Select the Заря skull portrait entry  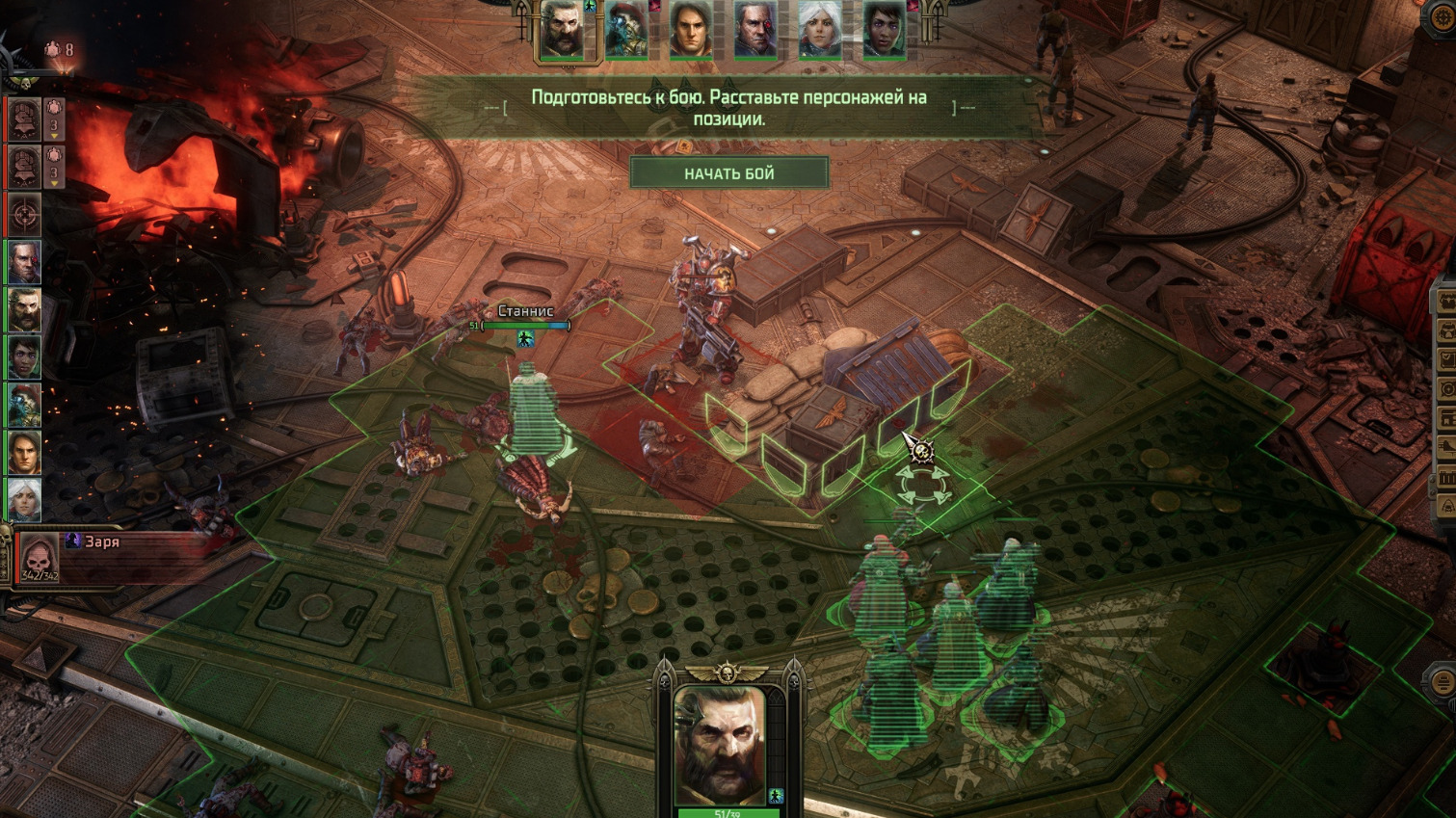point(40,558)
